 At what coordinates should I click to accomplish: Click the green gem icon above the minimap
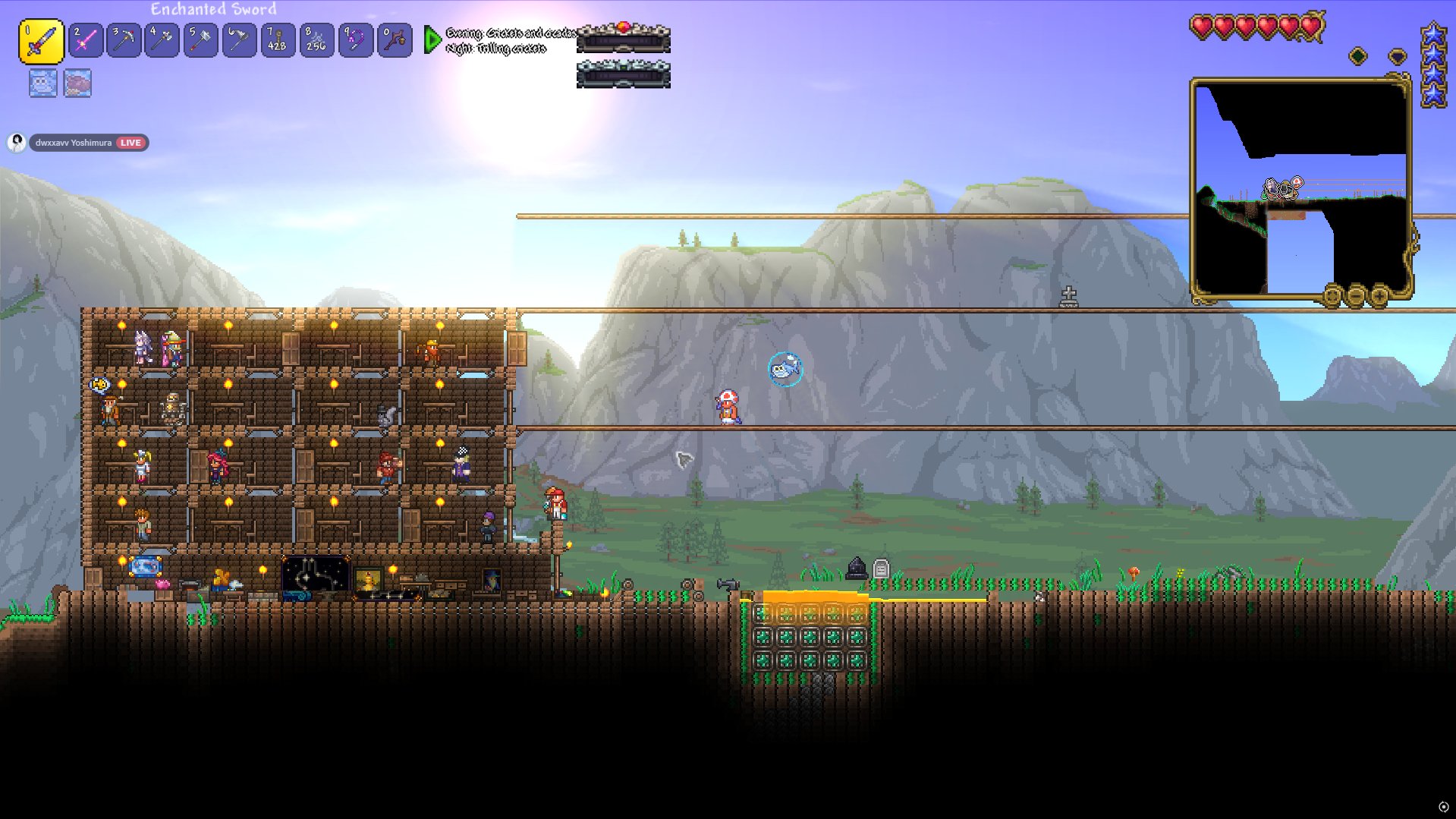click(x=1358, y=56)
